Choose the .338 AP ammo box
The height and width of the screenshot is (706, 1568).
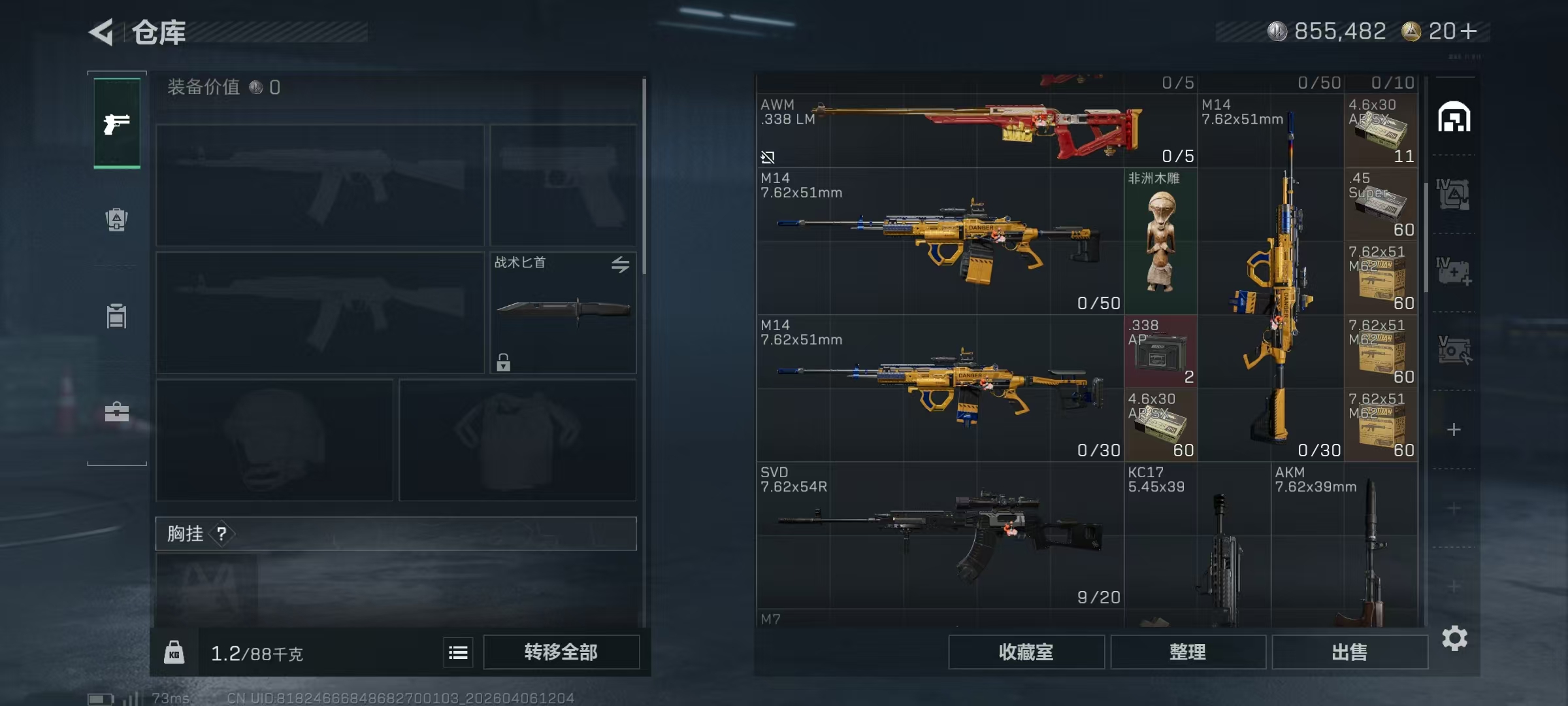[x=1160, y=352]
